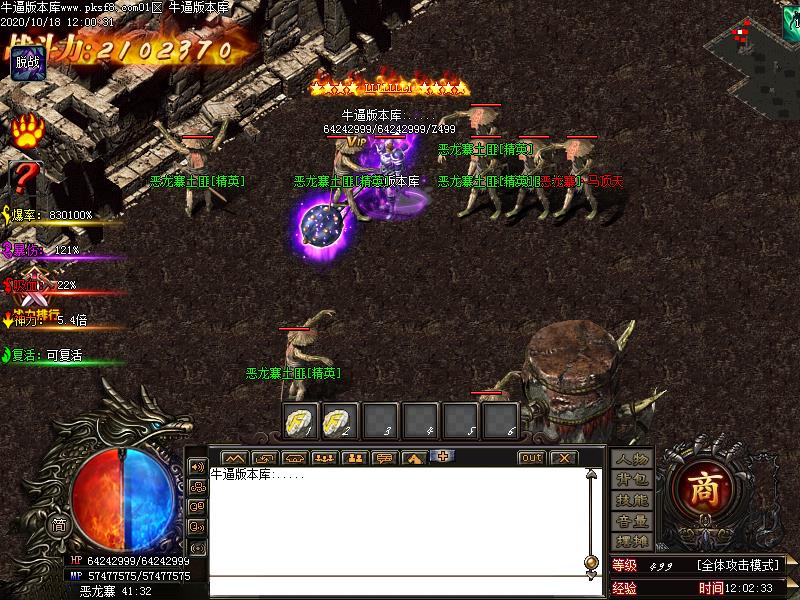Click the 脱战 leave-combat icon
800x600 pixels.
27,62
